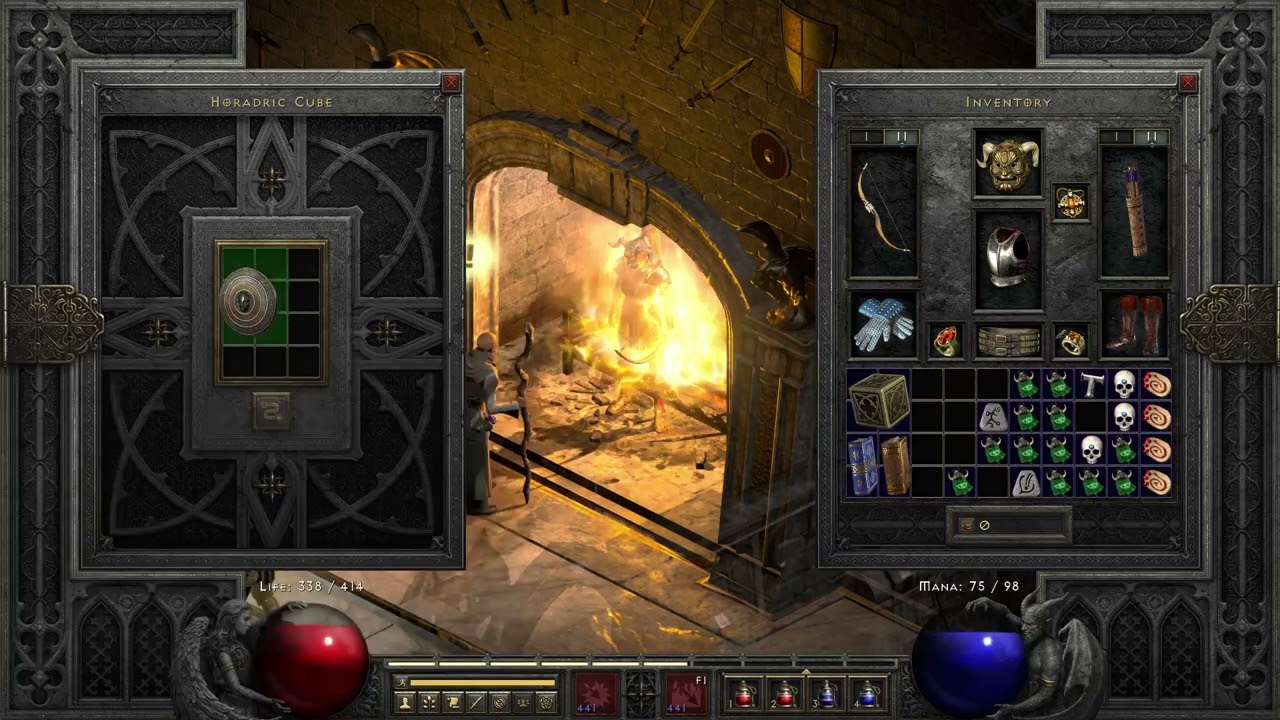Image resolution: width=1280 pixels, height=720 pixels.
Task: Select the red boots slot
Action: pos(1134,325)
